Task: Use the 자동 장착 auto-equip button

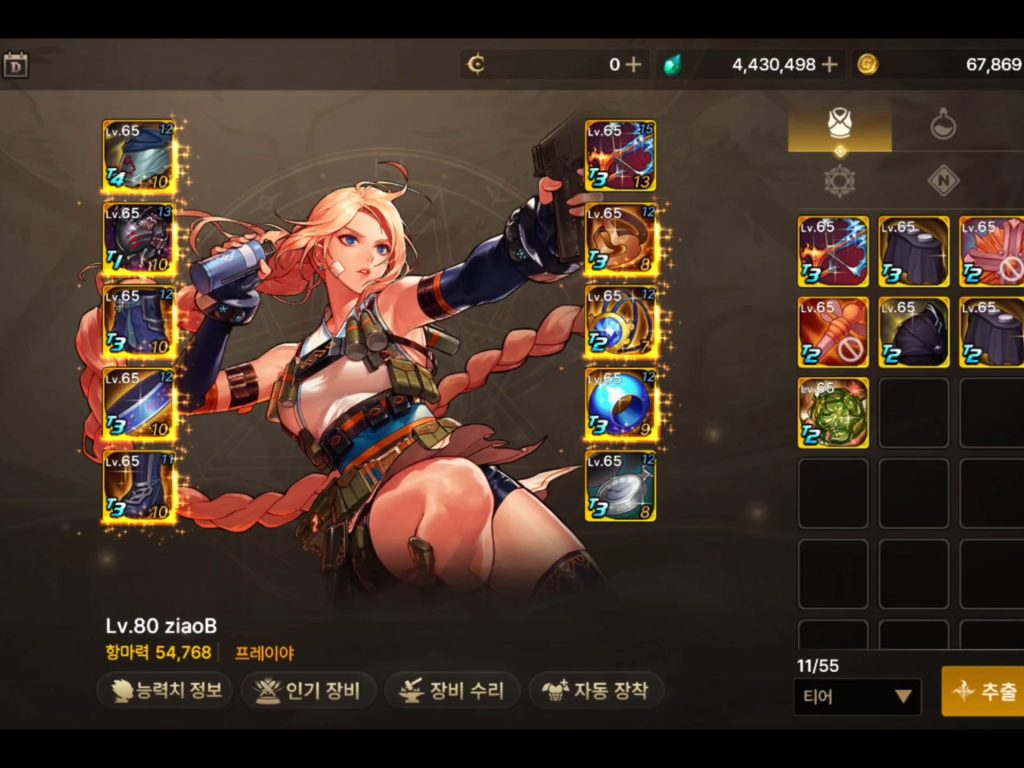Action: click(596, 690)
